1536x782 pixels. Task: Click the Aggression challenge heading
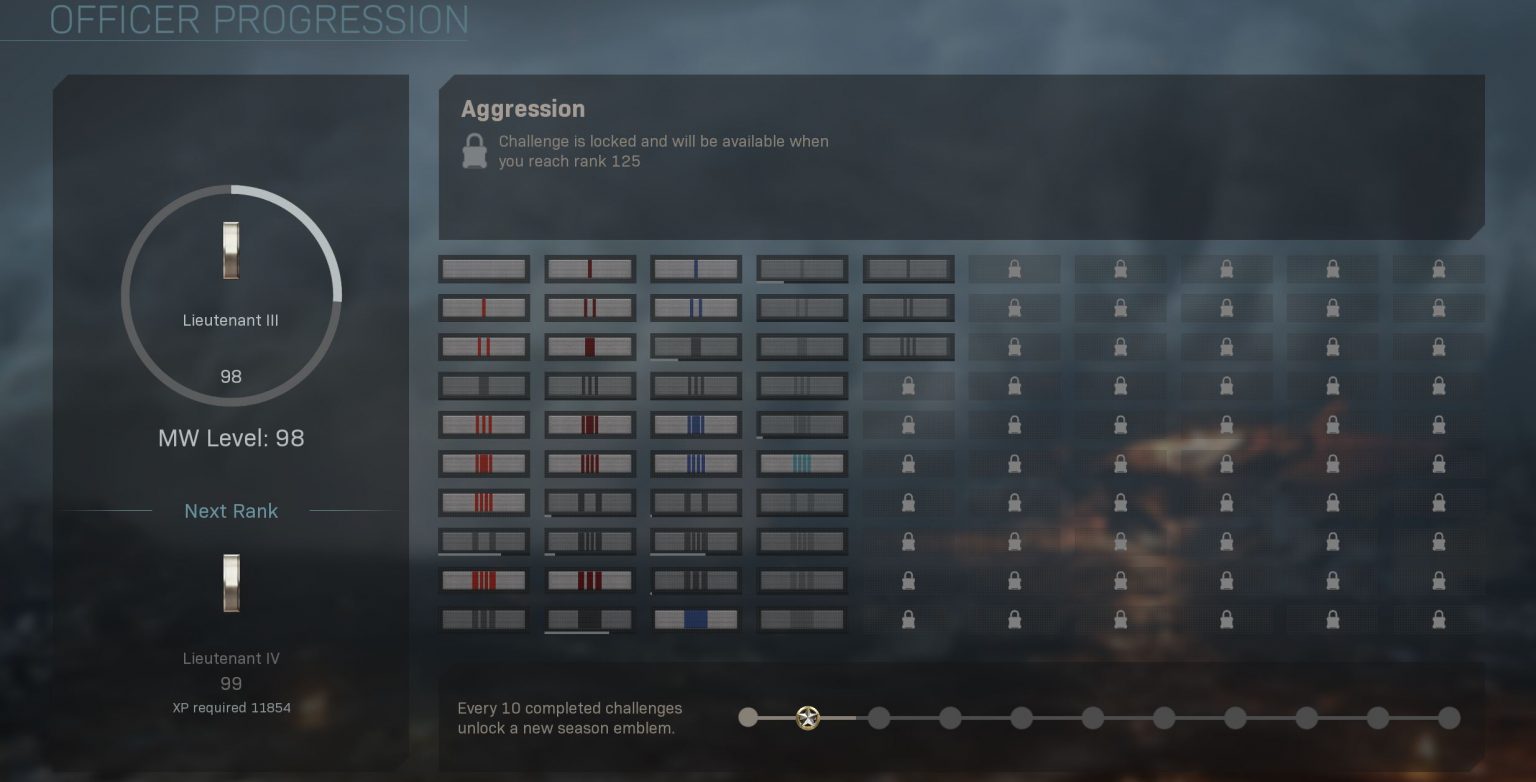[523, 108]
